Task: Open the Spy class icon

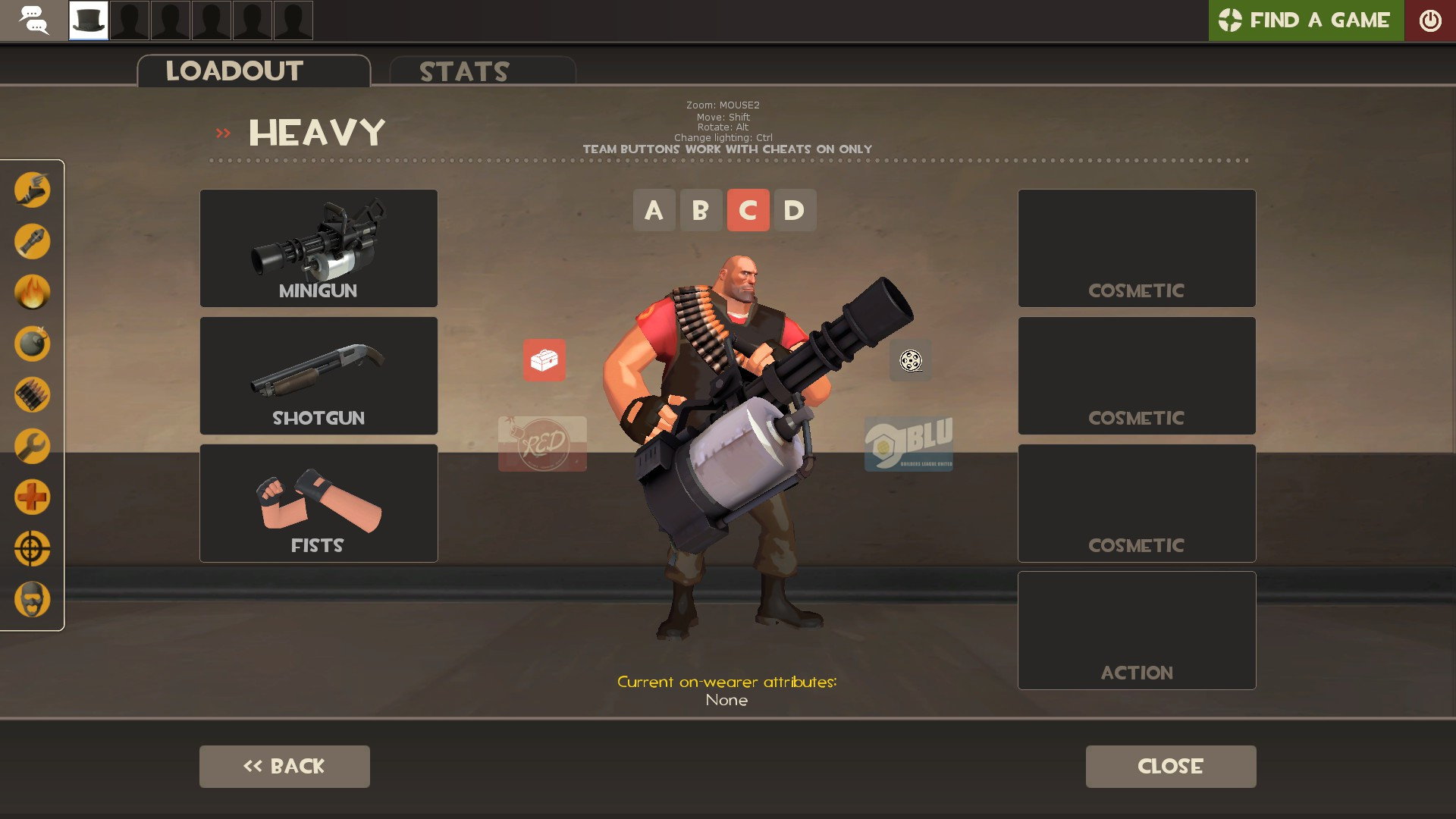Action: coord(32,599)
